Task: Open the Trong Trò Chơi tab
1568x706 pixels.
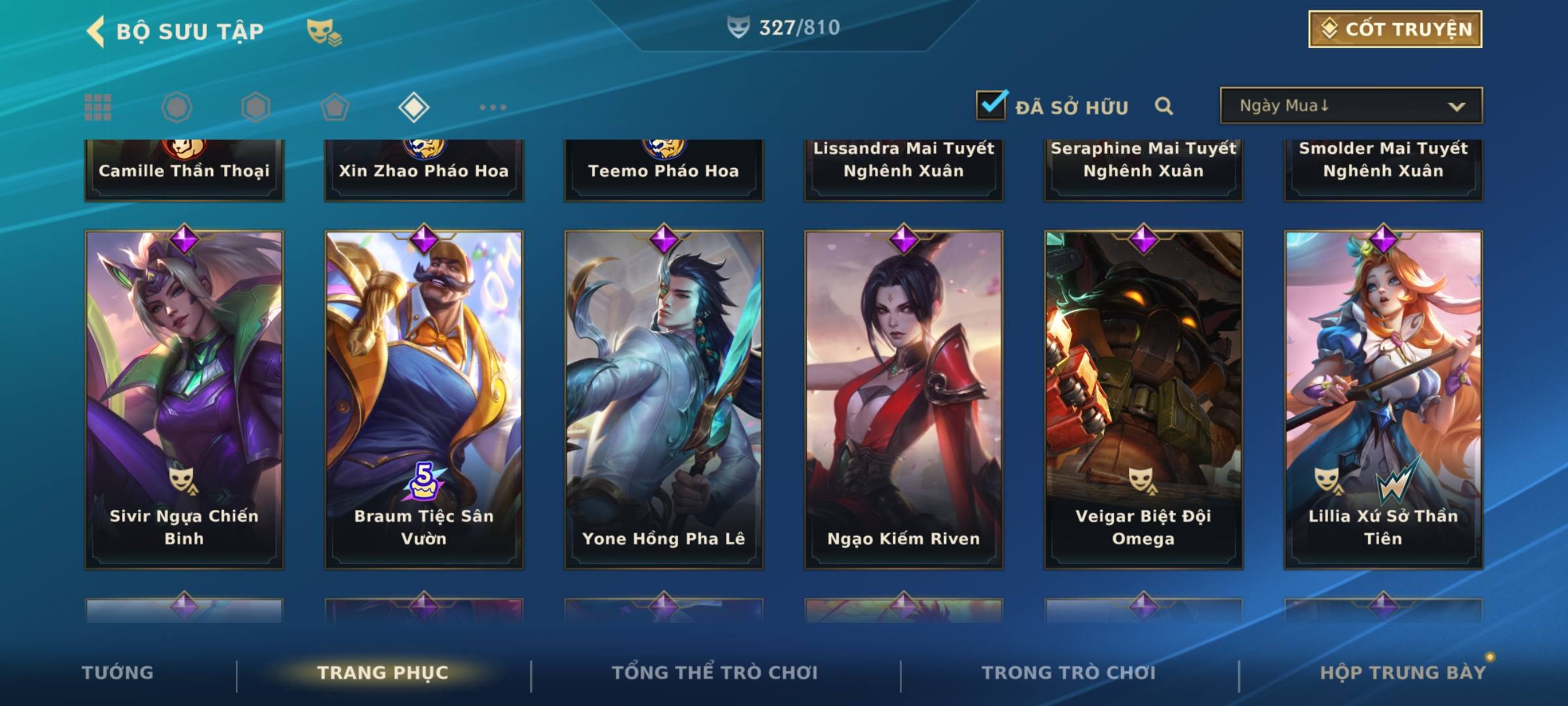Action: click(1069, 673)
